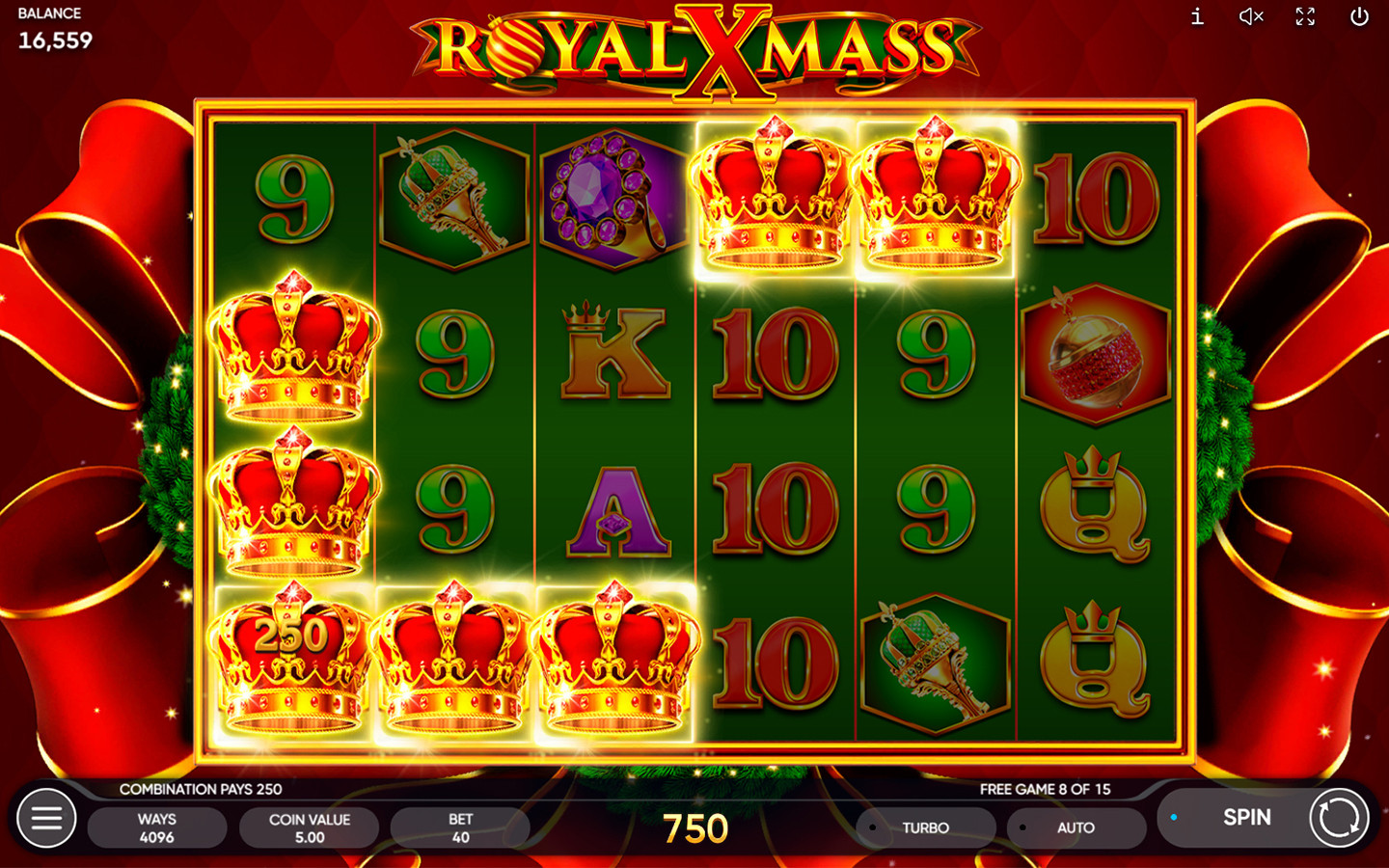1389x868 pixels.
Task: Open the game info icon
Action: coord(1197,16)
